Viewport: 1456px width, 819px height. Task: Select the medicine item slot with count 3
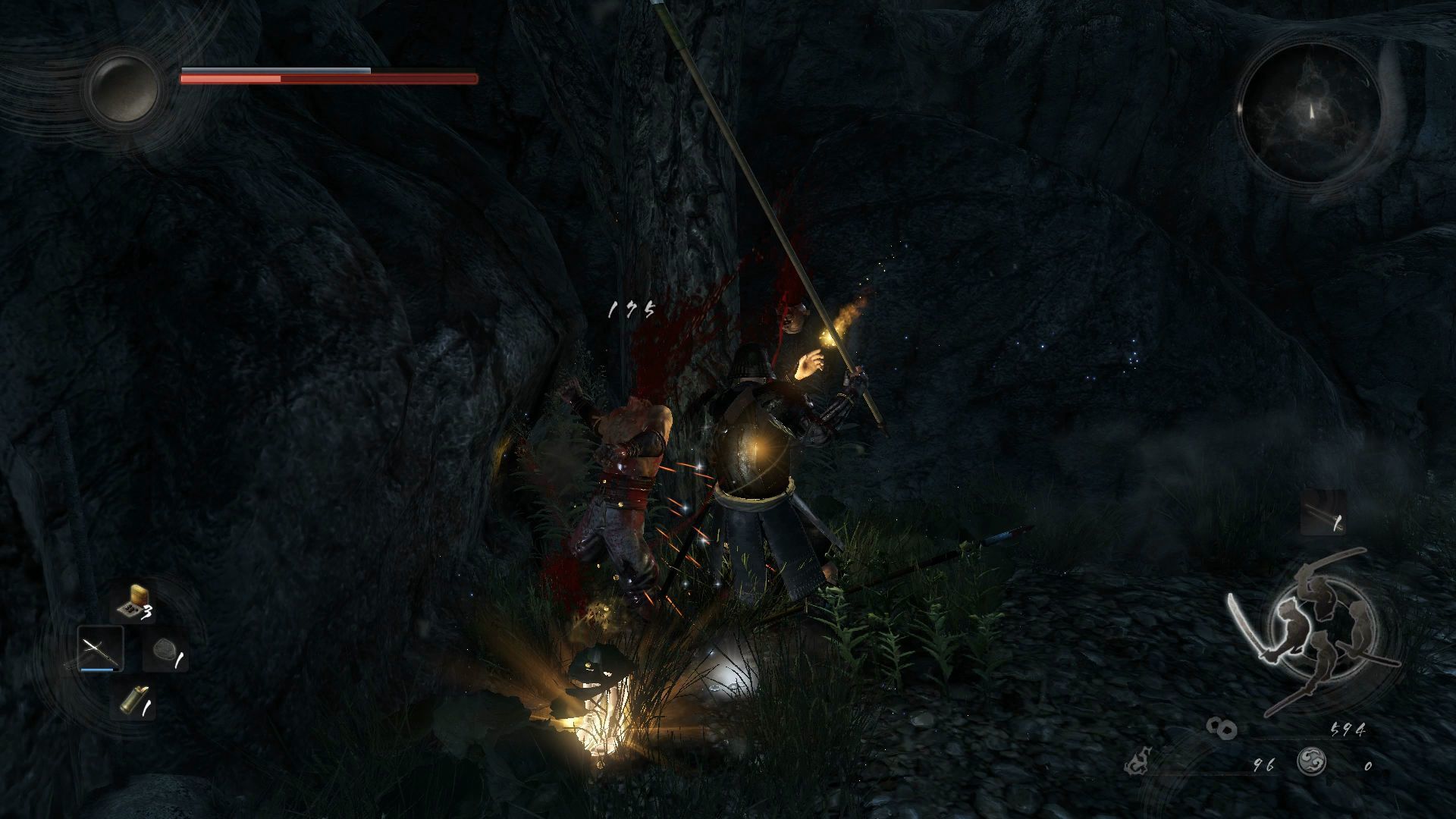(x=133, y=604)
